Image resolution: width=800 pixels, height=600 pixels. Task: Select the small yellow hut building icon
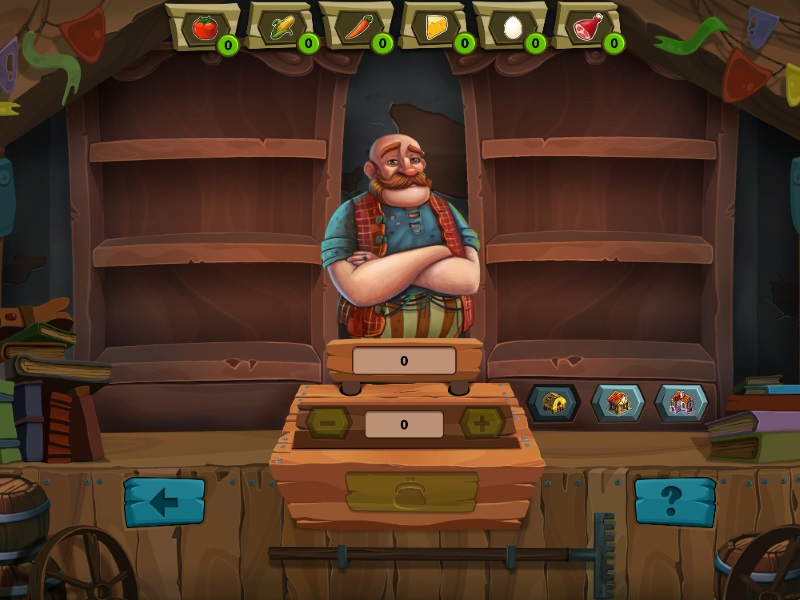tap(553, 403)
